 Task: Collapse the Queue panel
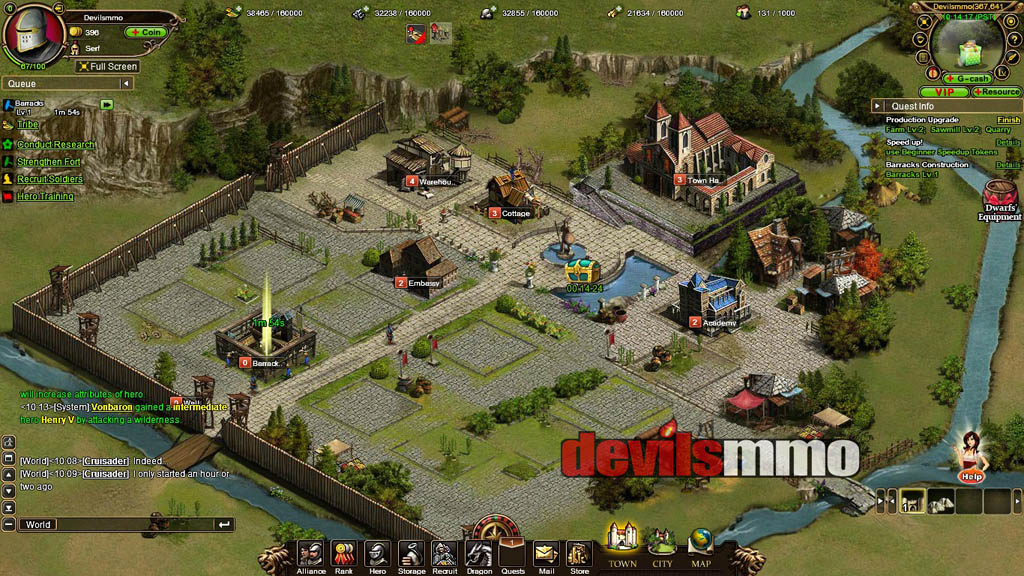tap(126, 84)
